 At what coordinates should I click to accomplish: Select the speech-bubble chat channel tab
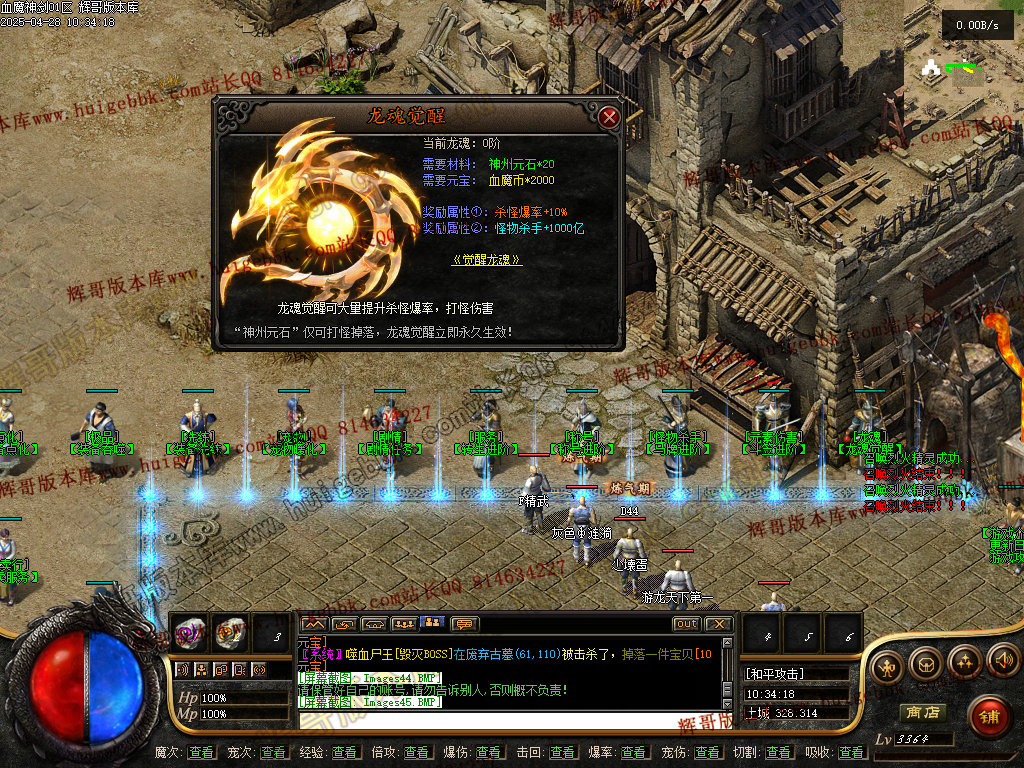click(x=465, y=624)
